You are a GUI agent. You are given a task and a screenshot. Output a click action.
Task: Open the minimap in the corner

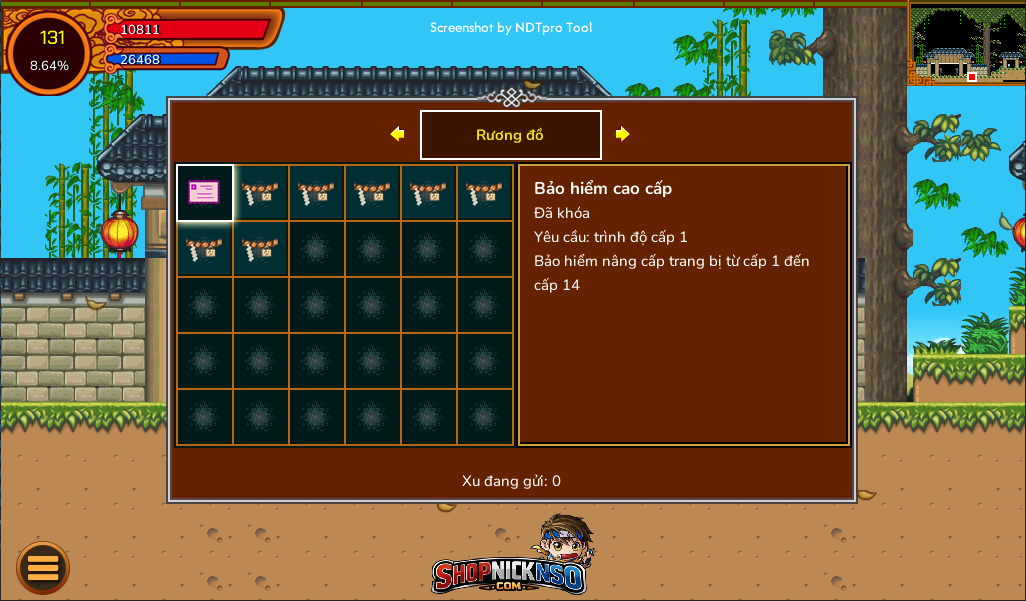(966, 44)
